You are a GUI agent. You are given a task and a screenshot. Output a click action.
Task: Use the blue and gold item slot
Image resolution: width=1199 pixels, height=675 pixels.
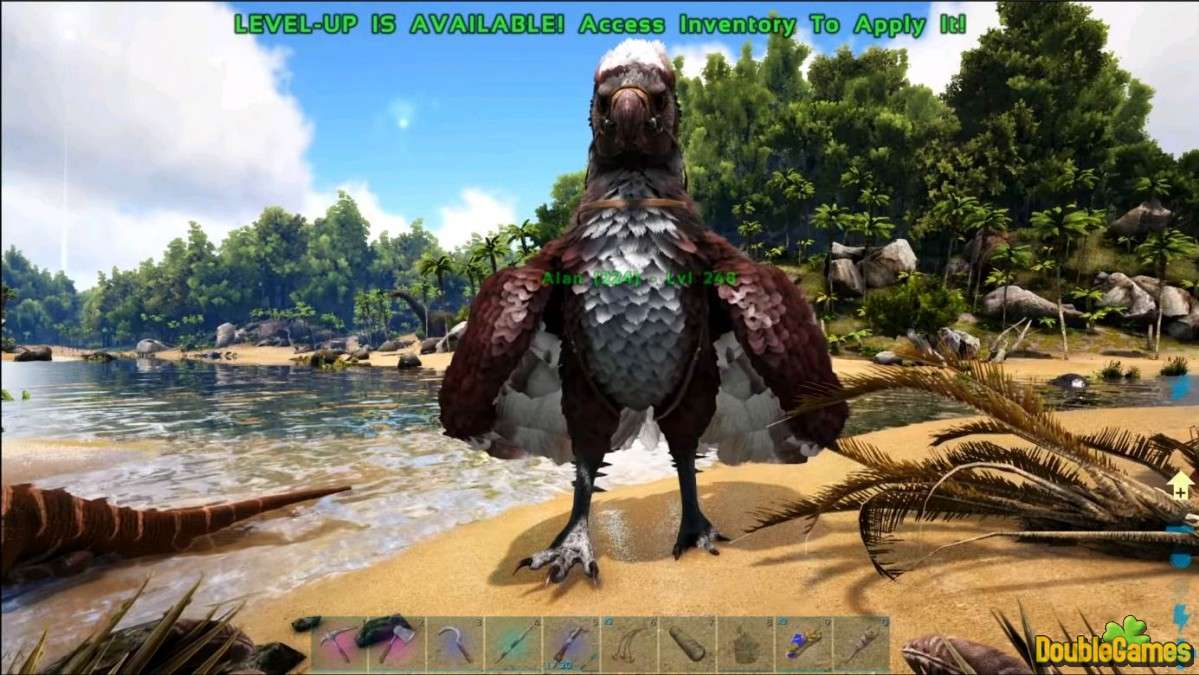pyautogui.click(x=803, y=643)
